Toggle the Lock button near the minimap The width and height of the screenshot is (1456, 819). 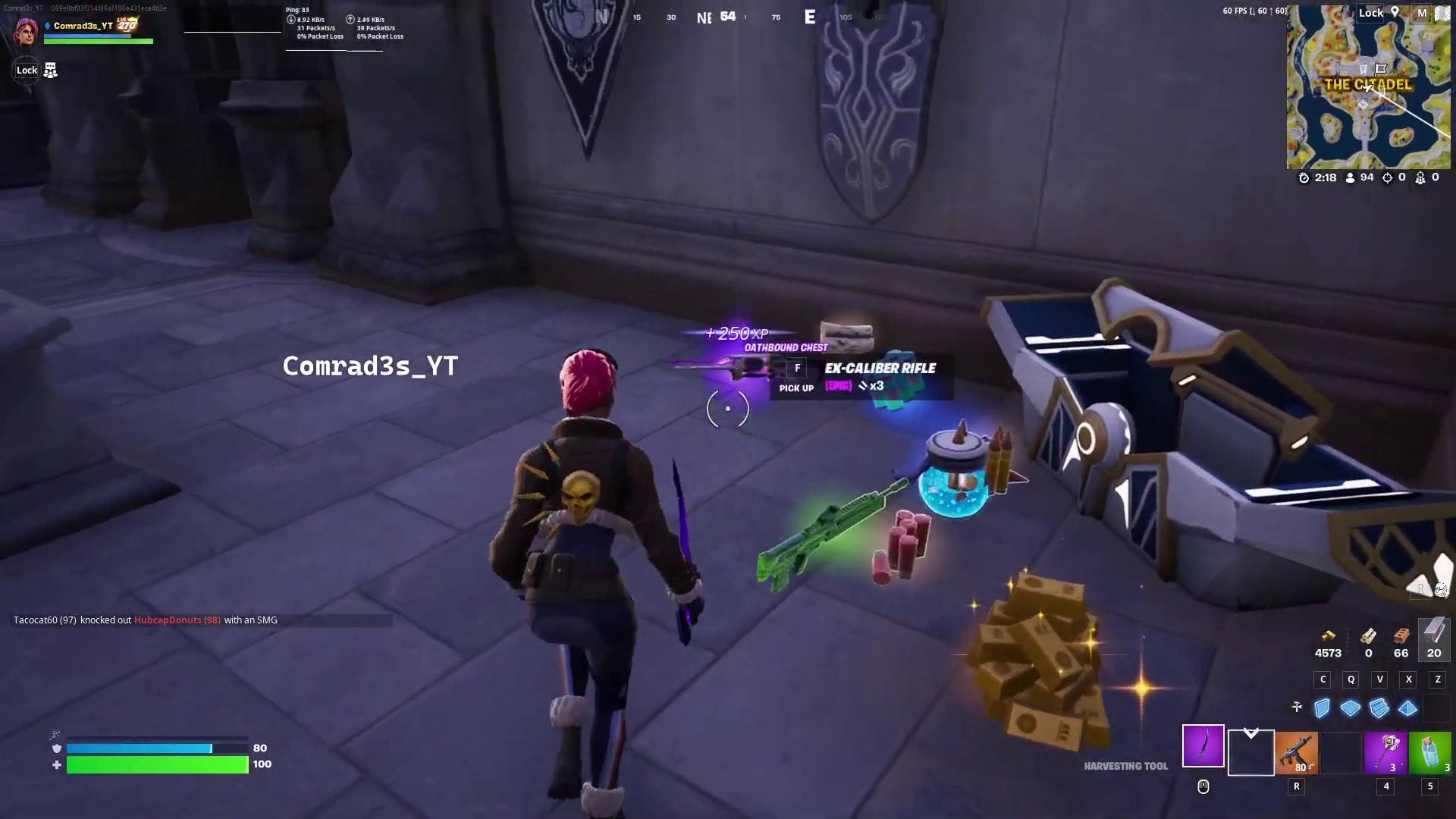[1371, 13]
